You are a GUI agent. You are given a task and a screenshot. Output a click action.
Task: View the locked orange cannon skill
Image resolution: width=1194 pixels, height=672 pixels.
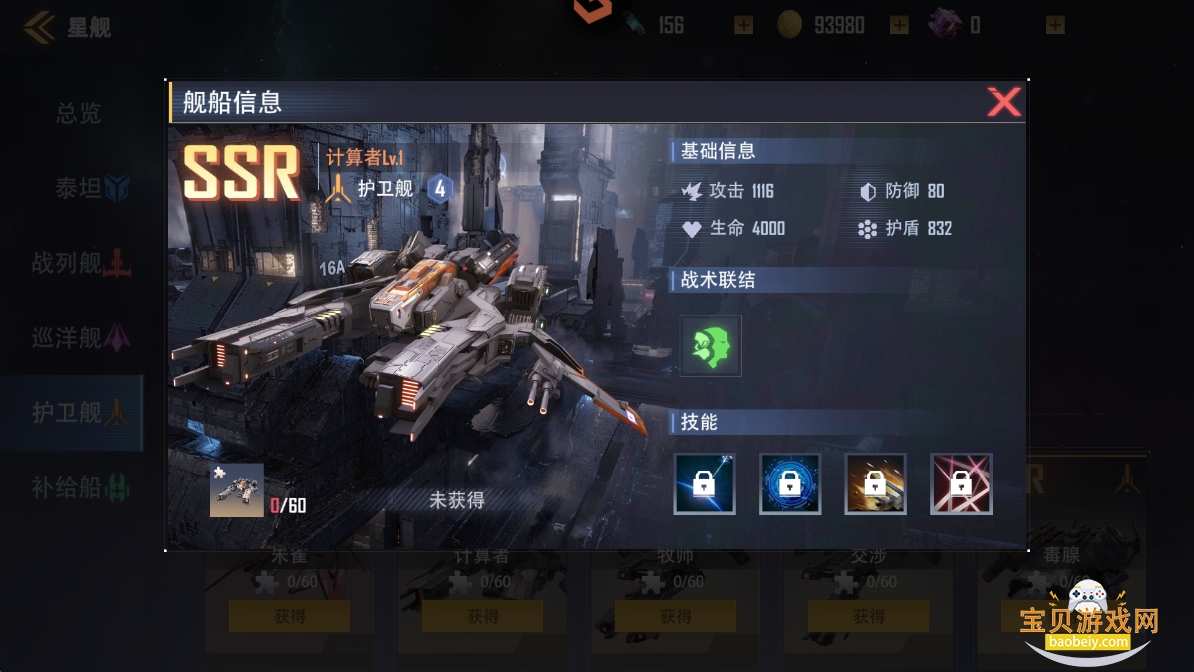(876, 484)
